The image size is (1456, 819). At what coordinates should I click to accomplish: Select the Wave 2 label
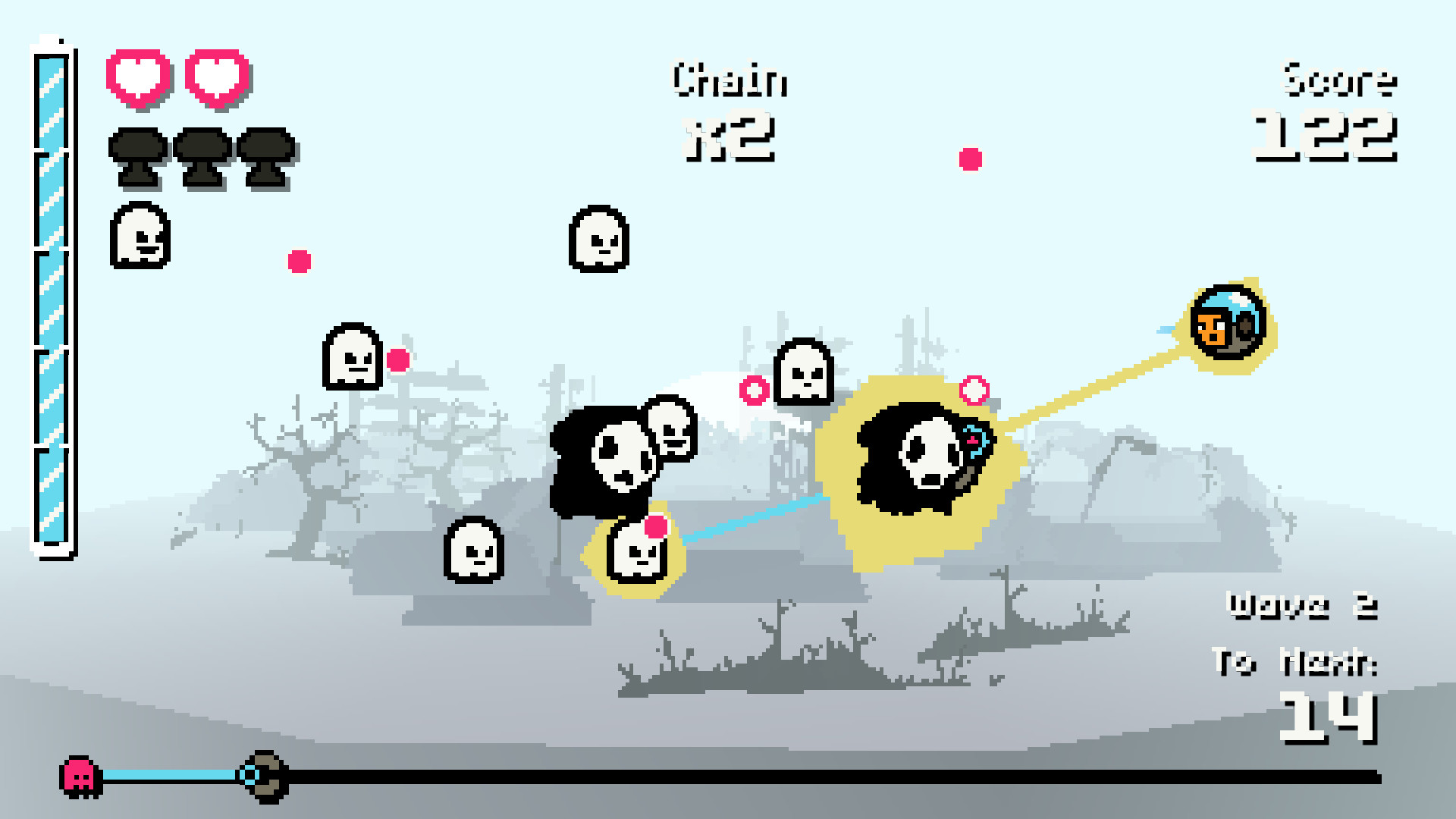(1304, 607)
